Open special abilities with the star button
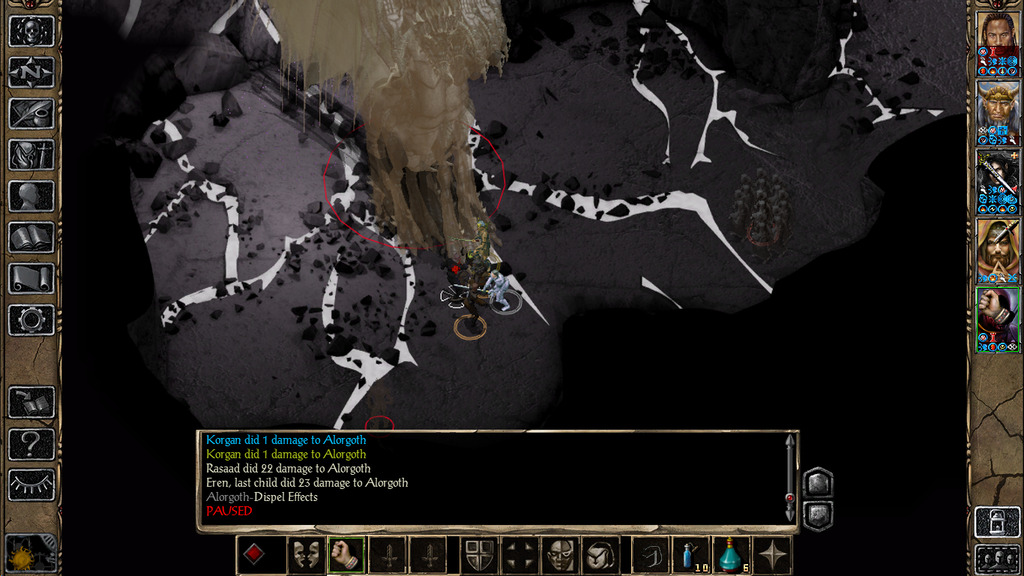The height and width of the screenshot is (576, 1024). [x=774, y=555]
